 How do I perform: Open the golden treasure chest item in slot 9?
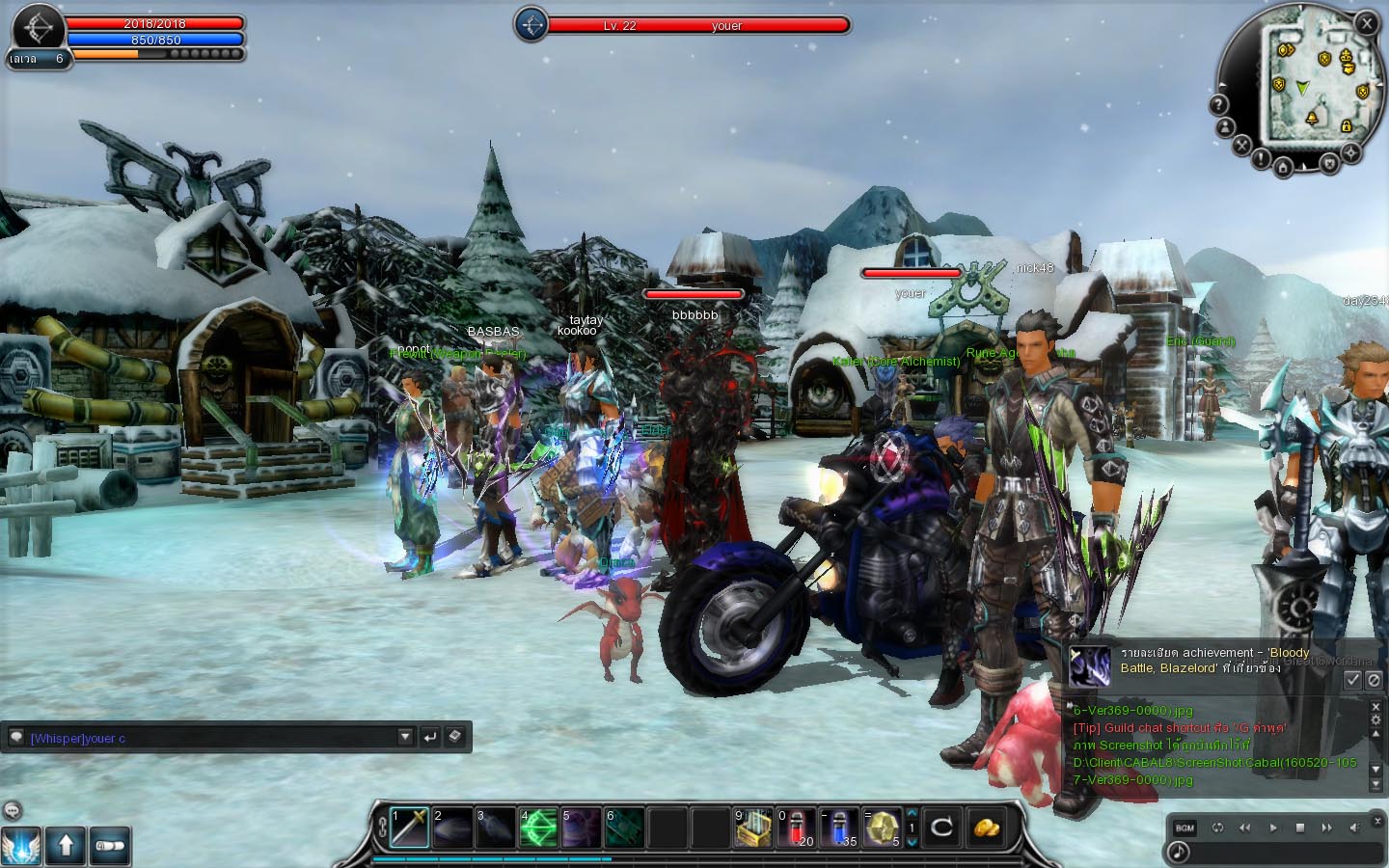[753, 827]
